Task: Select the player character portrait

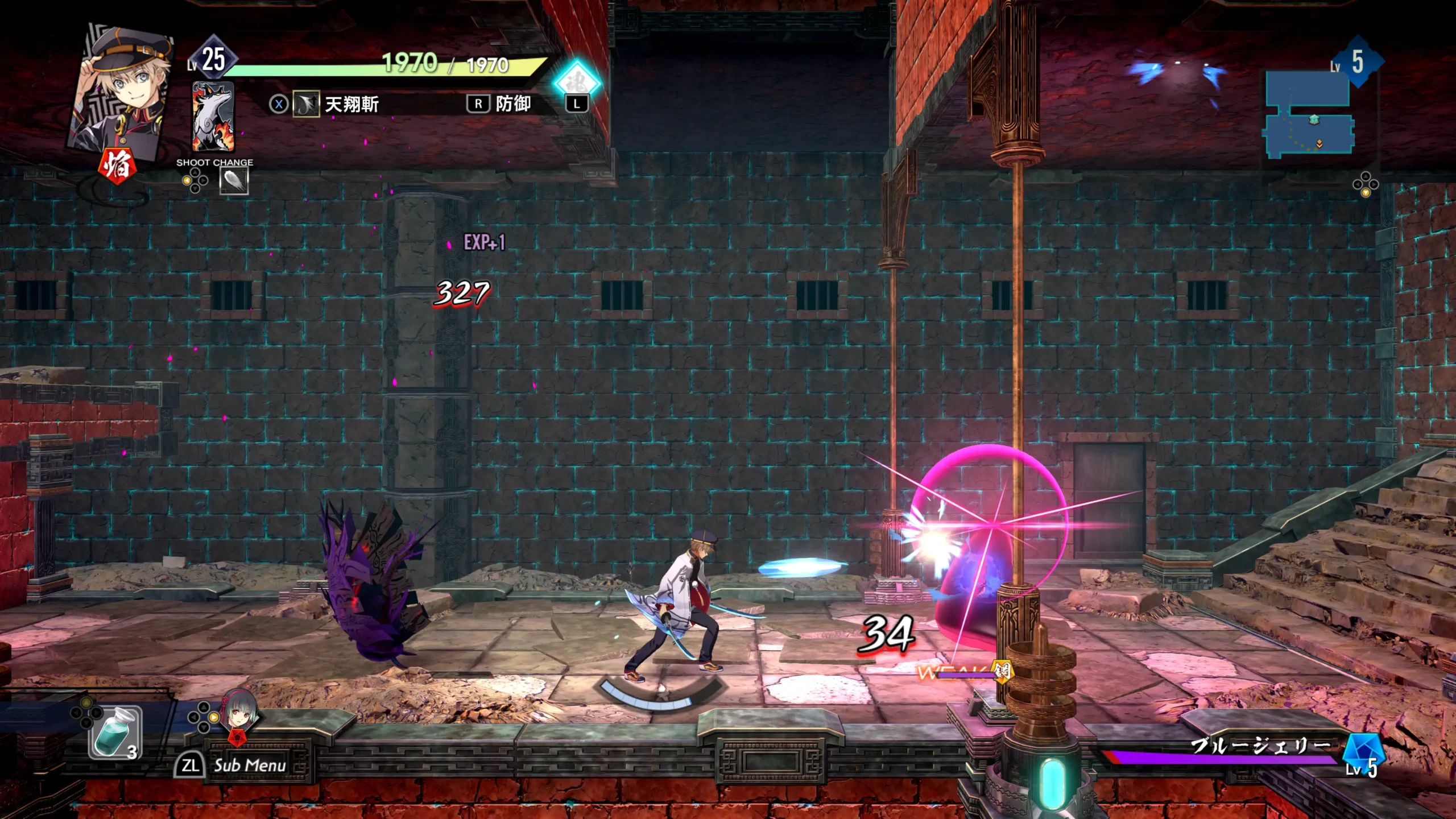Action: (122, 91)
